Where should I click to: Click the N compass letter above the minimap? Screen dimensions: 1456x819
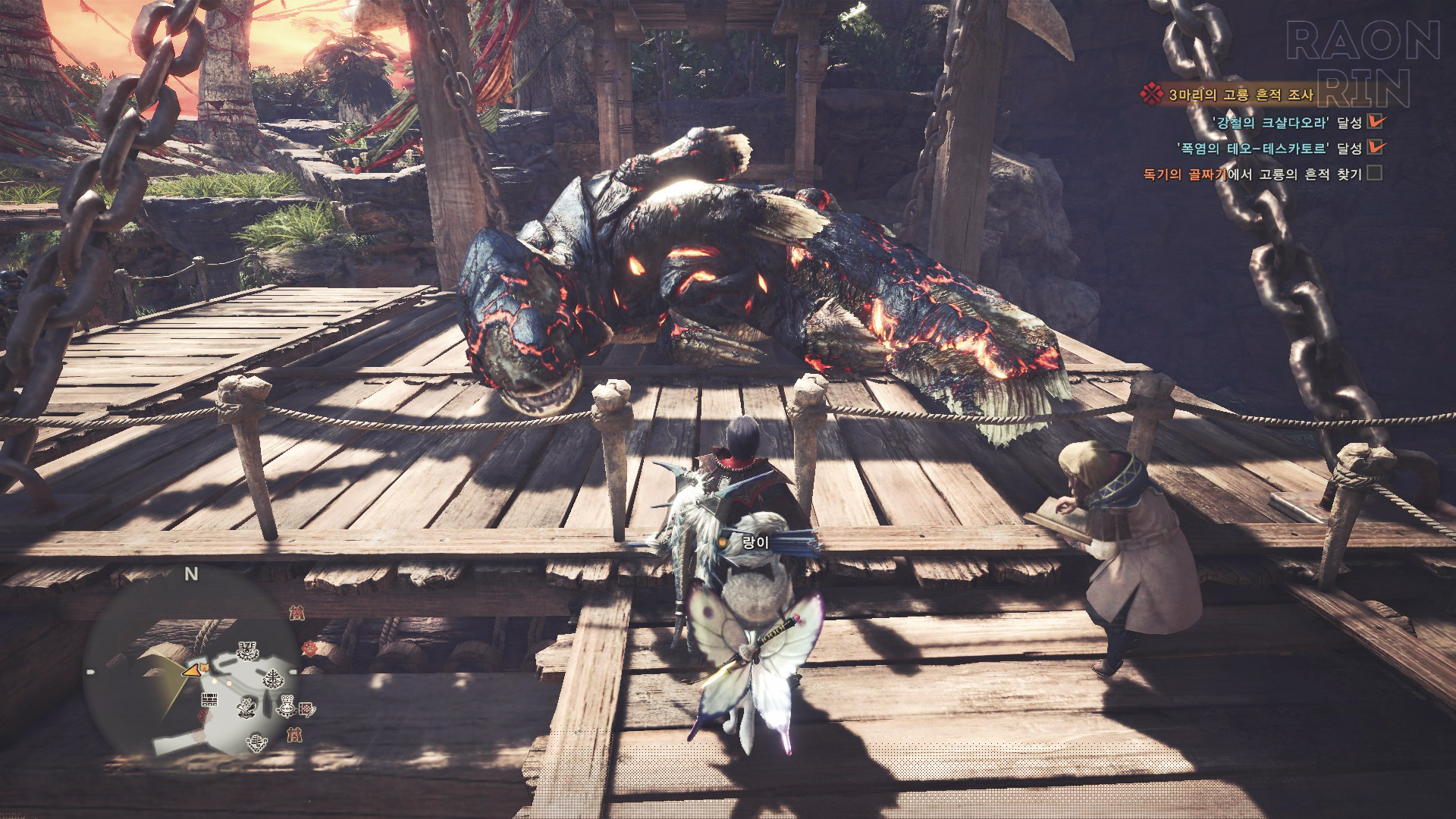click(x=191, y=575)
